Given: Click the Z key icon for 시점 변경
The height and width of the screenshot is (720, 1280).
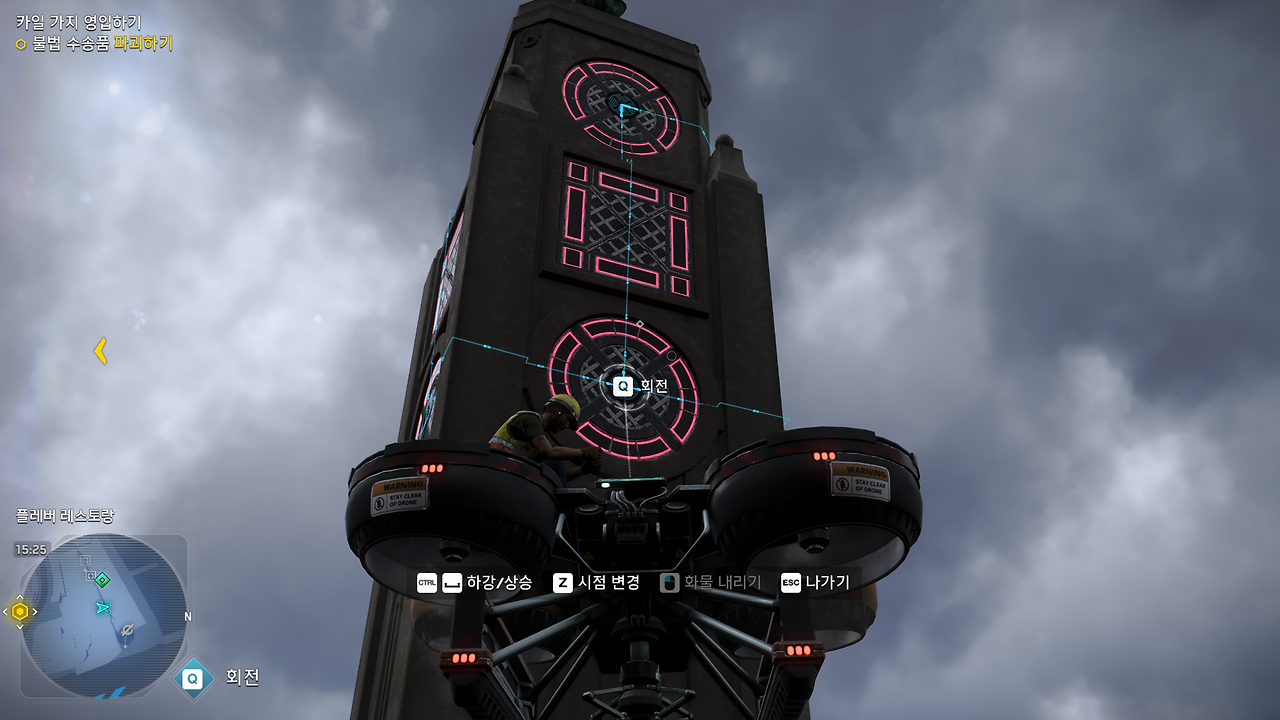Looking at the screenshot, I should tap(563, 582).
